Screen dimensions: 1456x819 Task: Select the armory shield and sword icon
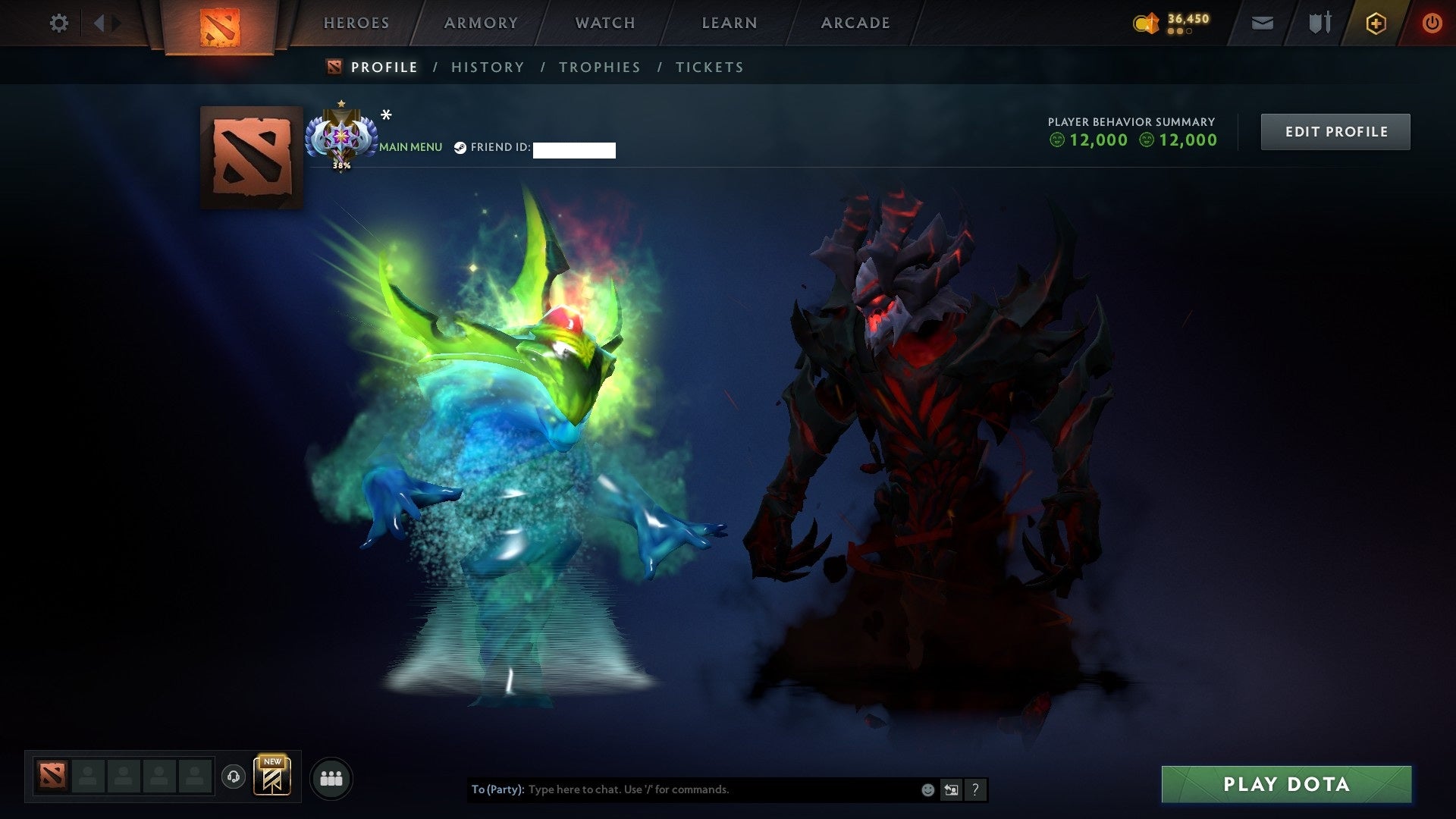[1319, 23]
